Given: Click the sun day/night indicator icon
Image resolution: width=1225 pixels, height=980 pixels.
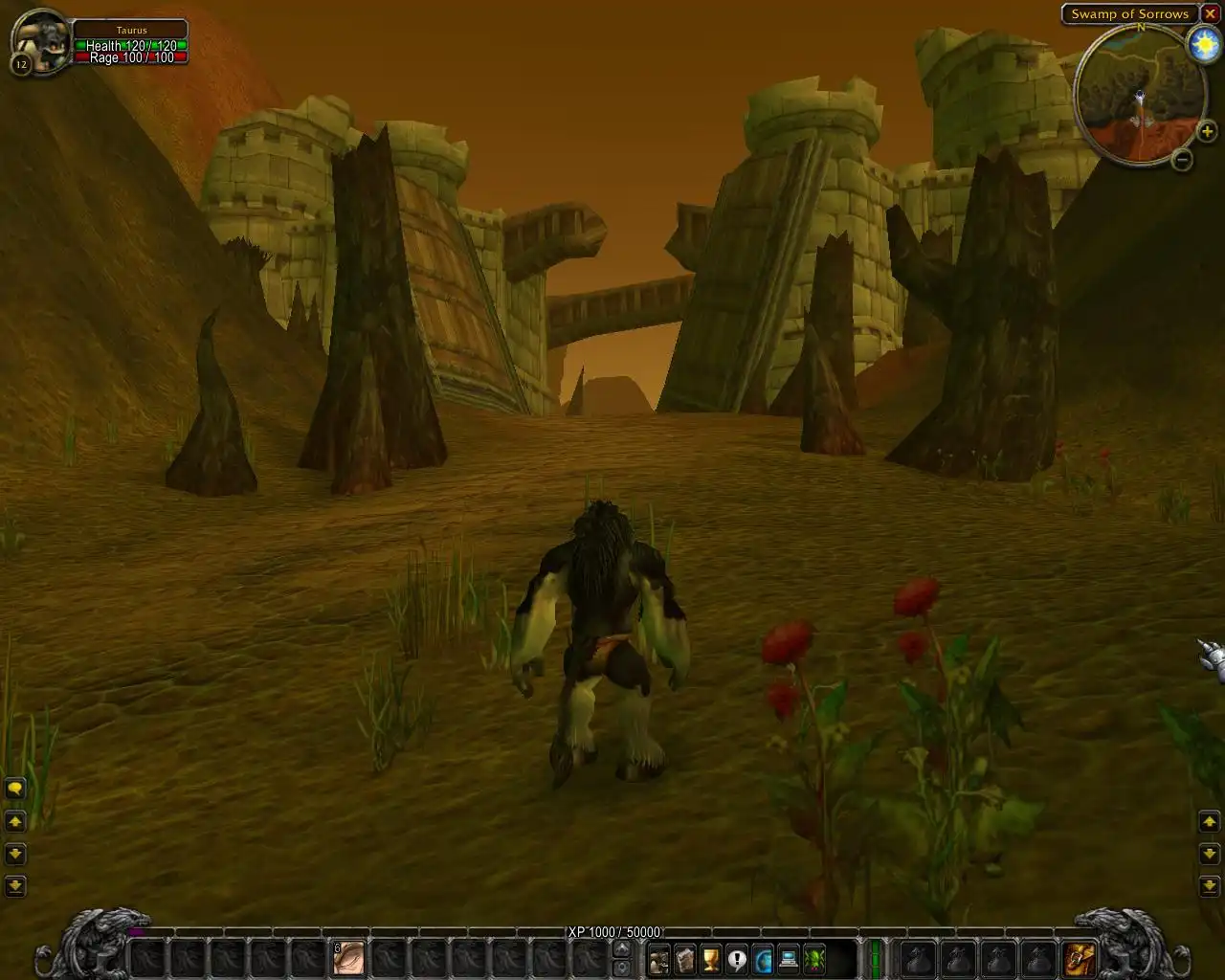Looking at the screenshot, I should point(1203,45).
